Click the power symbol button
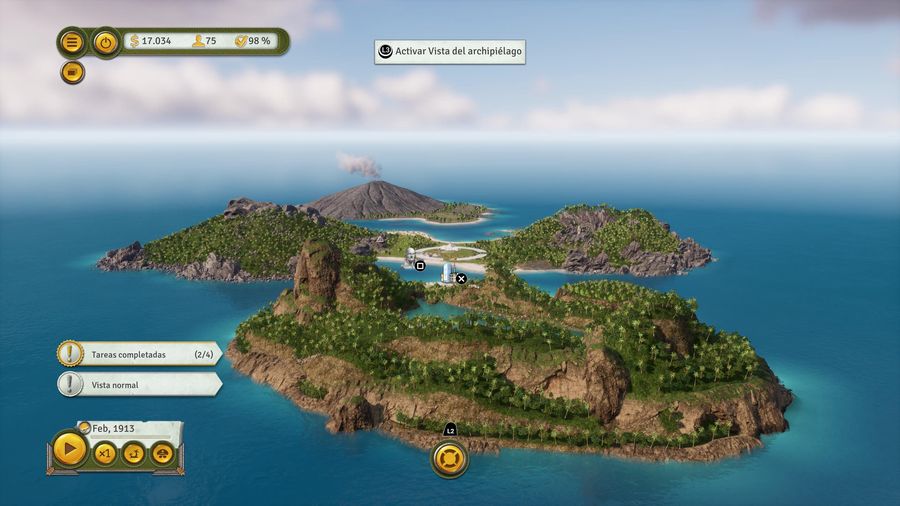 coord(106,42)
